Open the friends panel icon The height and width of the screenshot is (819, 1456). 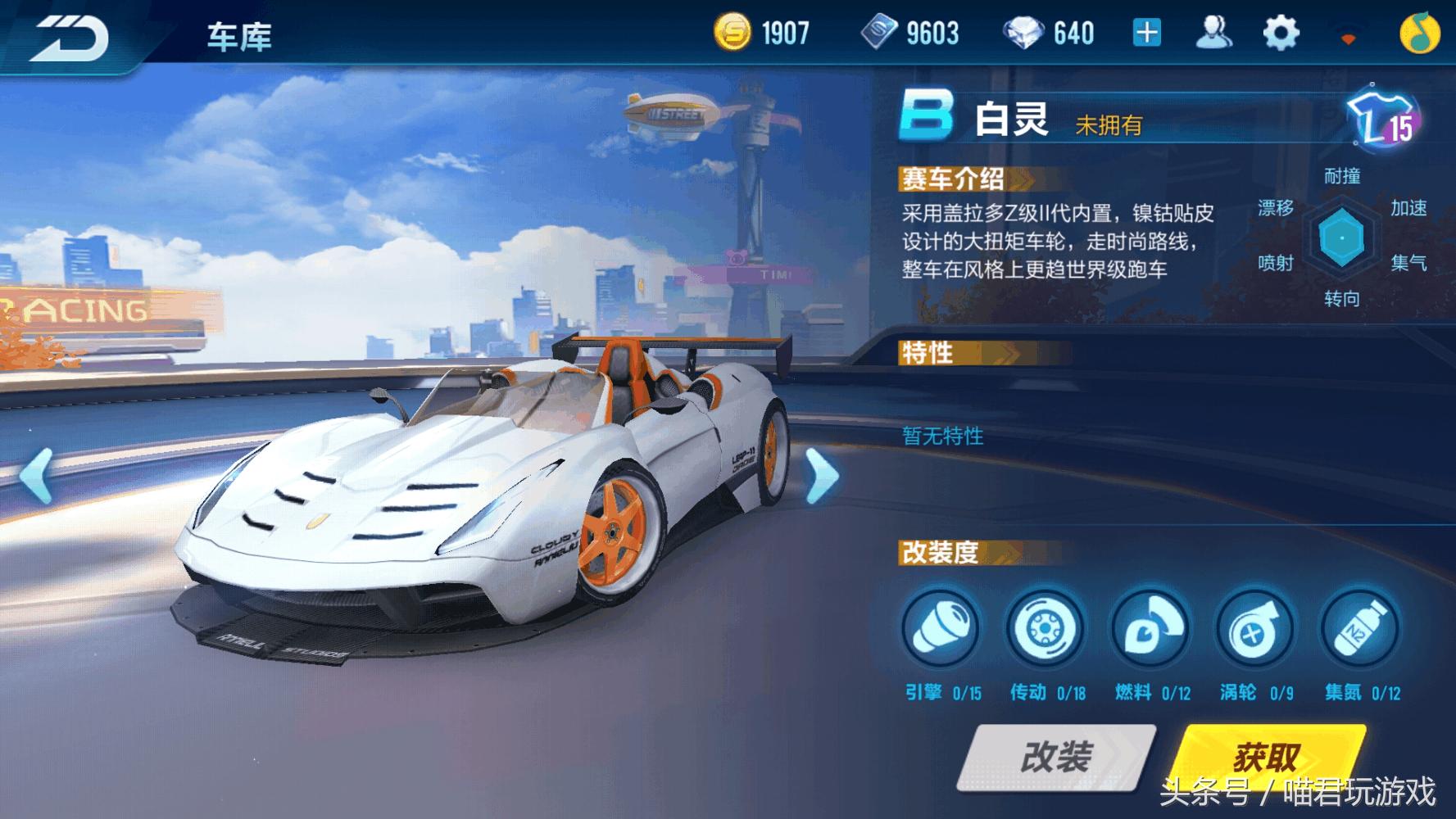pyautogui.click(x=1216, y=30)
